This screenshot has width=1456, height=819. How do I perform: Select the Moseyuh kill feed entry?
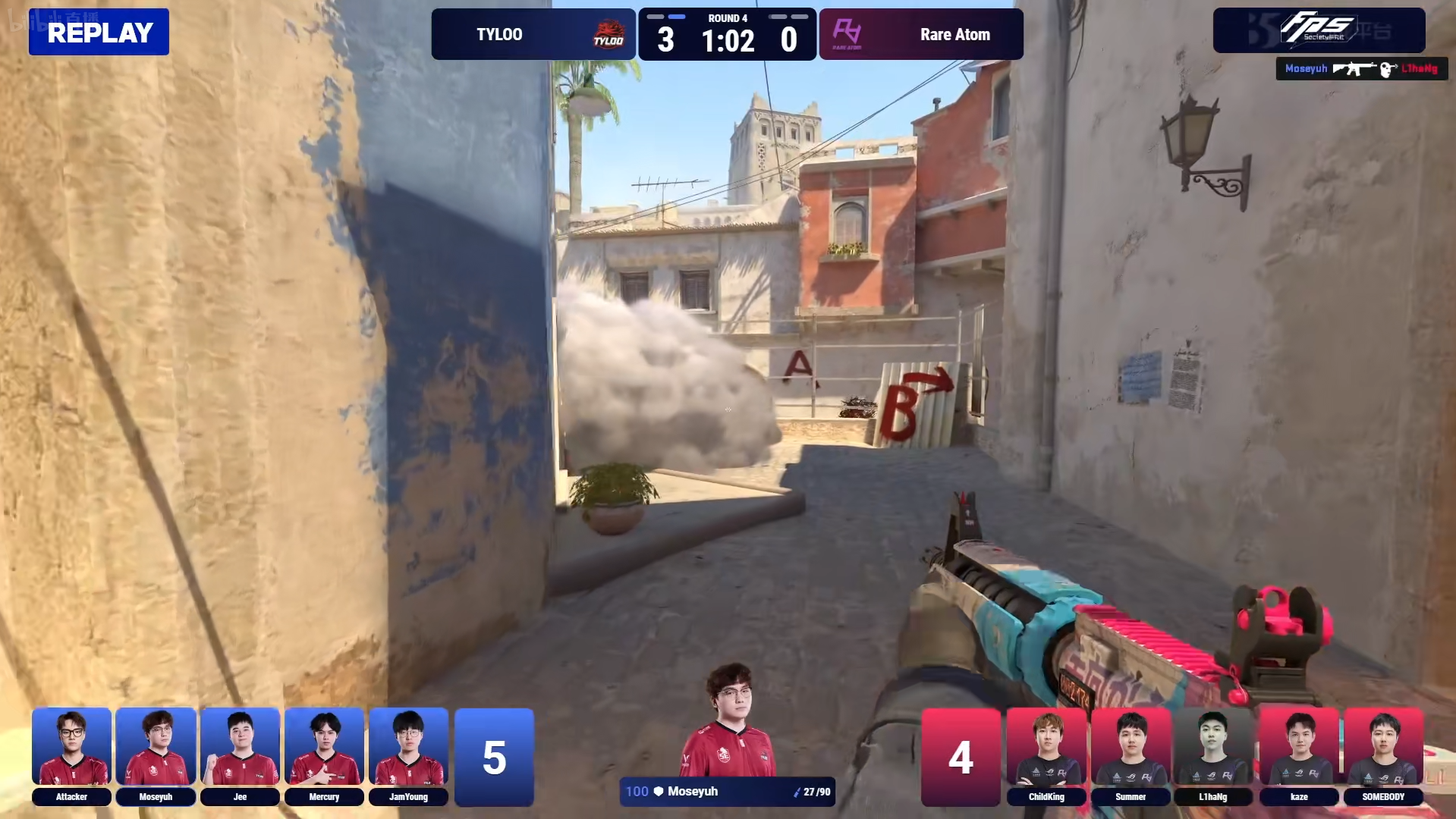click(x=1361, y=69)
